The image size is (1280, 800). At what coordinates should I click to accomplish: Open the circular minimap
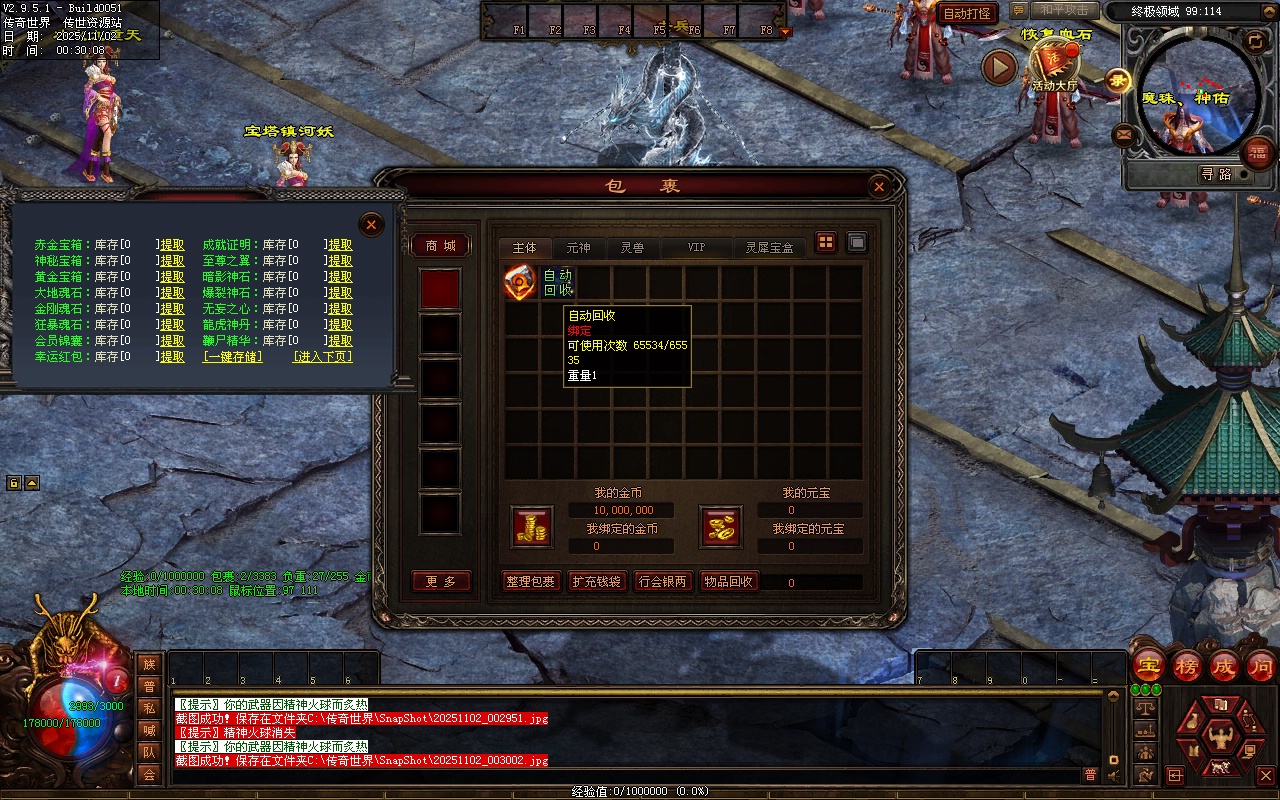click(x=1198, y=93)
